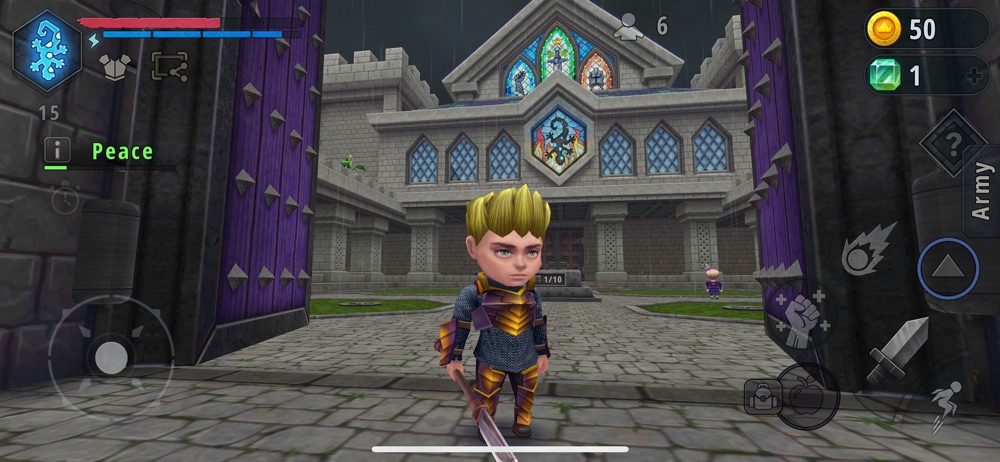Attack with the sword button
Image resolution: width=1000 pixels, height=462 pixels.
coord(897,350)
